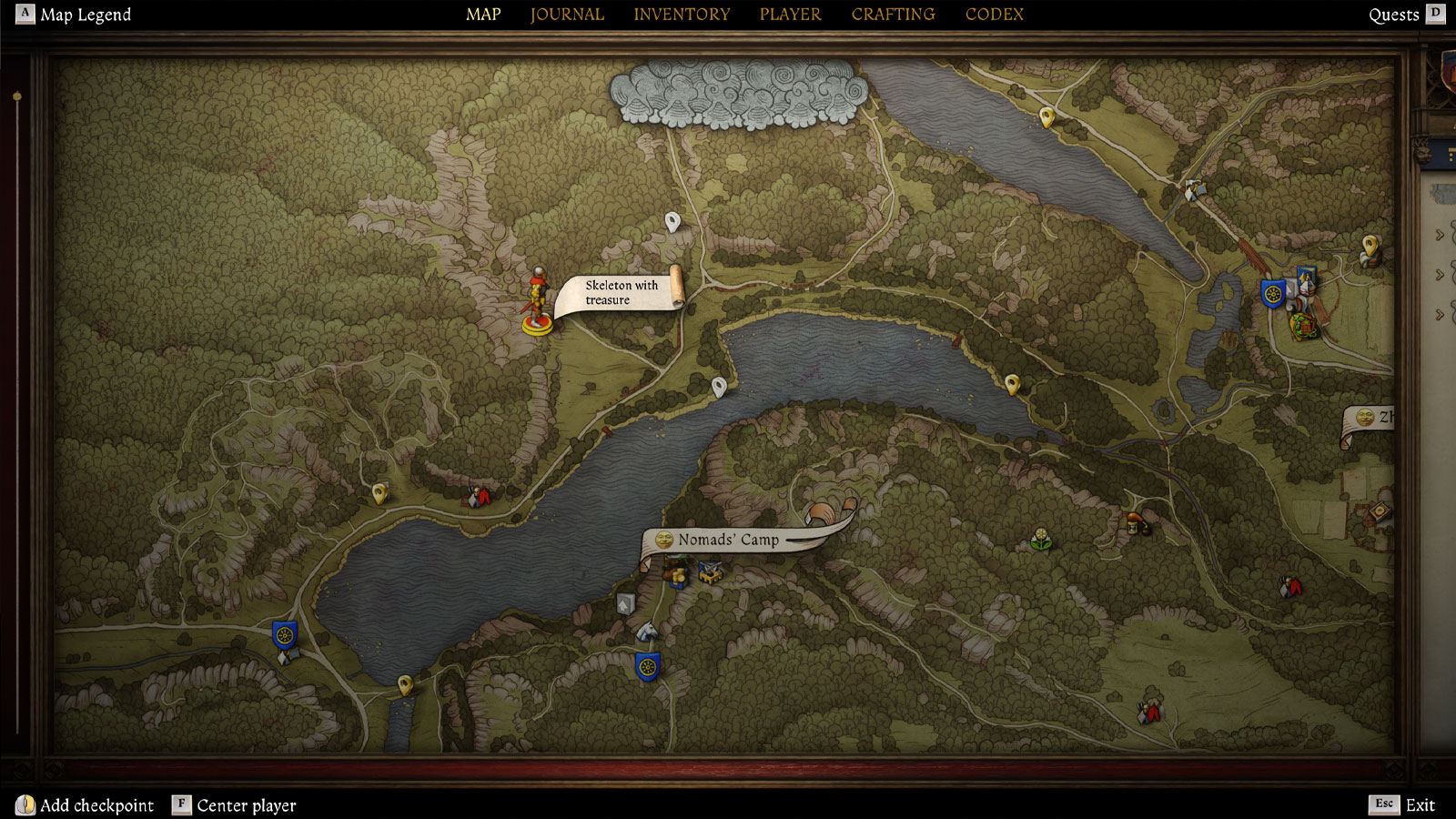Show the Codex tab
The width and height of the screenshot is (1456, 819).
[x=994, y=15]
